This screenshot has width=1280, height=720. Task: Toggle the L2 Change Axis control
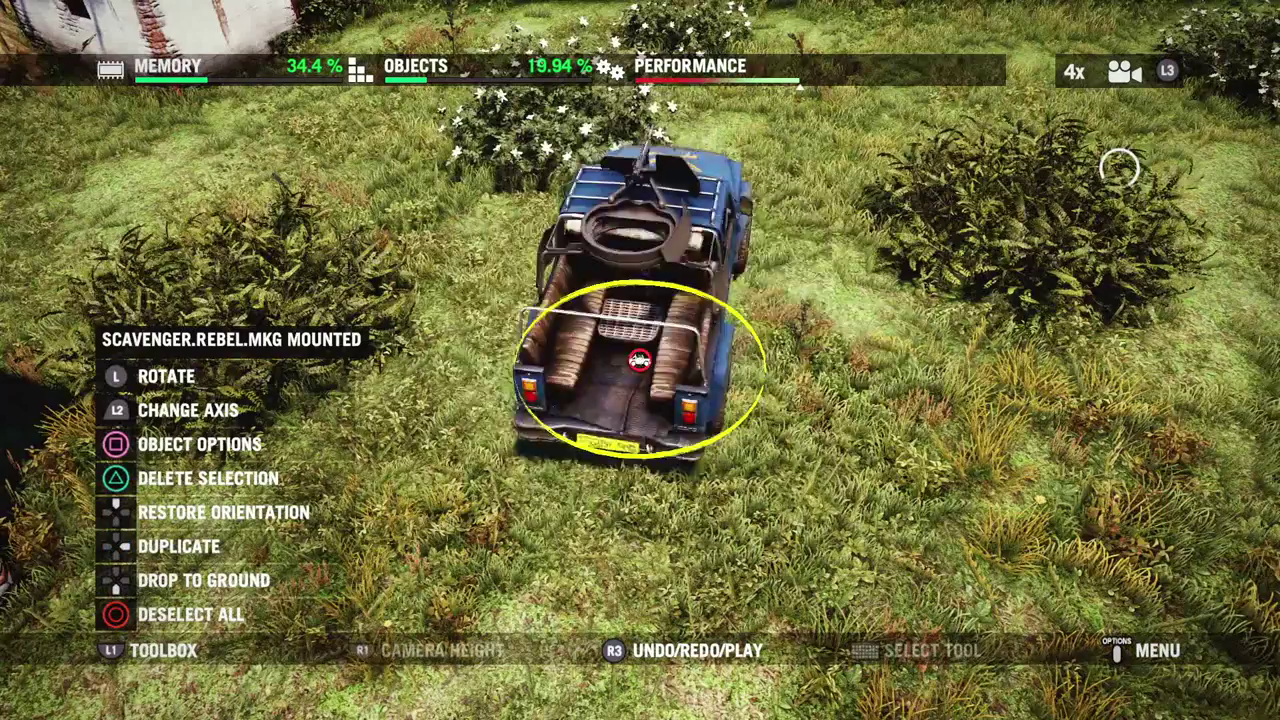[x=115, y=410]
